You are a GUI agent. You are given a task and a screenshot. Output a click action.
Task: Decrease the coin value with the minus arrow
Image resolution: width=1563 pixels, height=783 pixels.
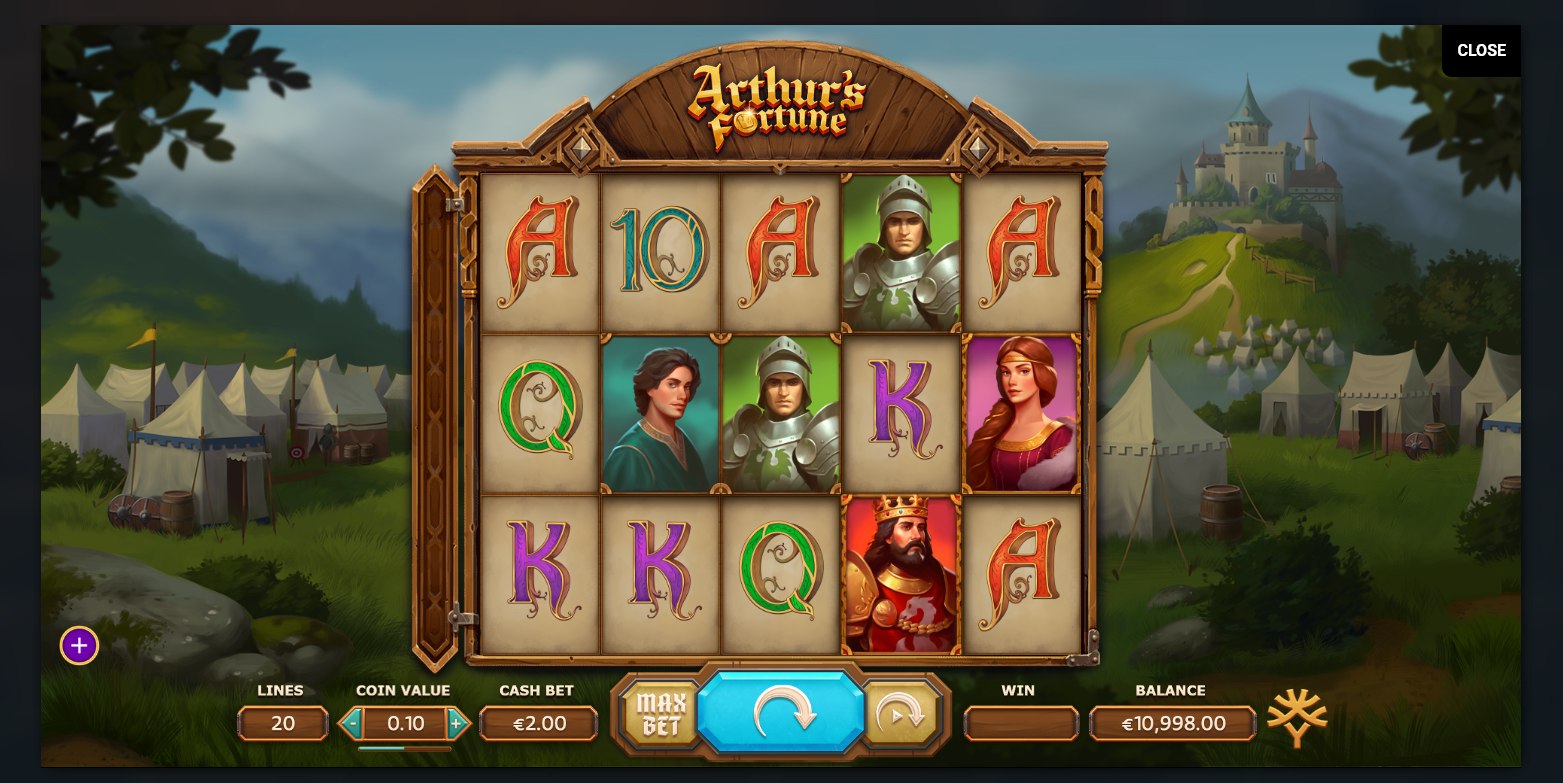pos(351,723)
